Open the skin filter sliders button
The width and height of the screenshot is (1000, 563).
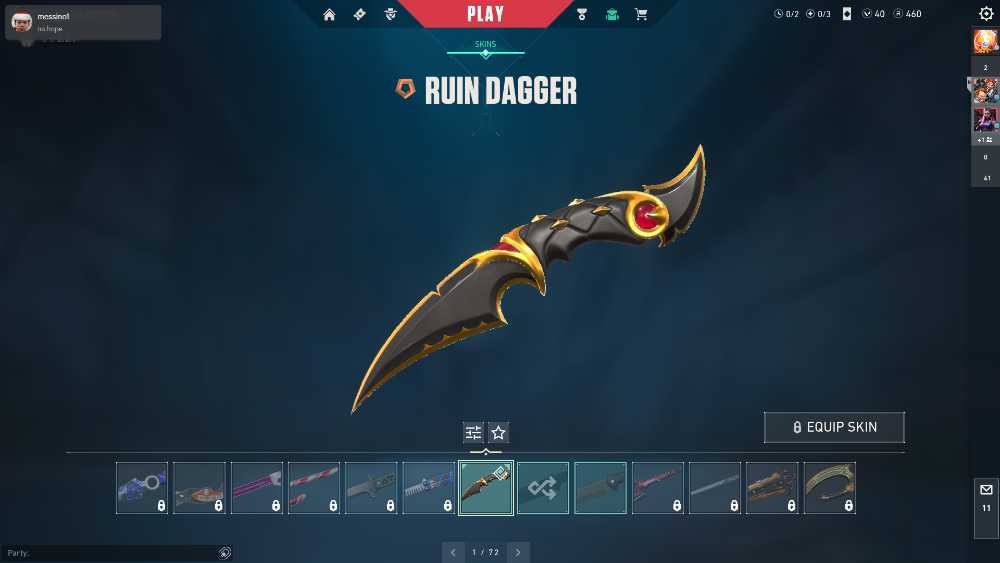(473, 433)
